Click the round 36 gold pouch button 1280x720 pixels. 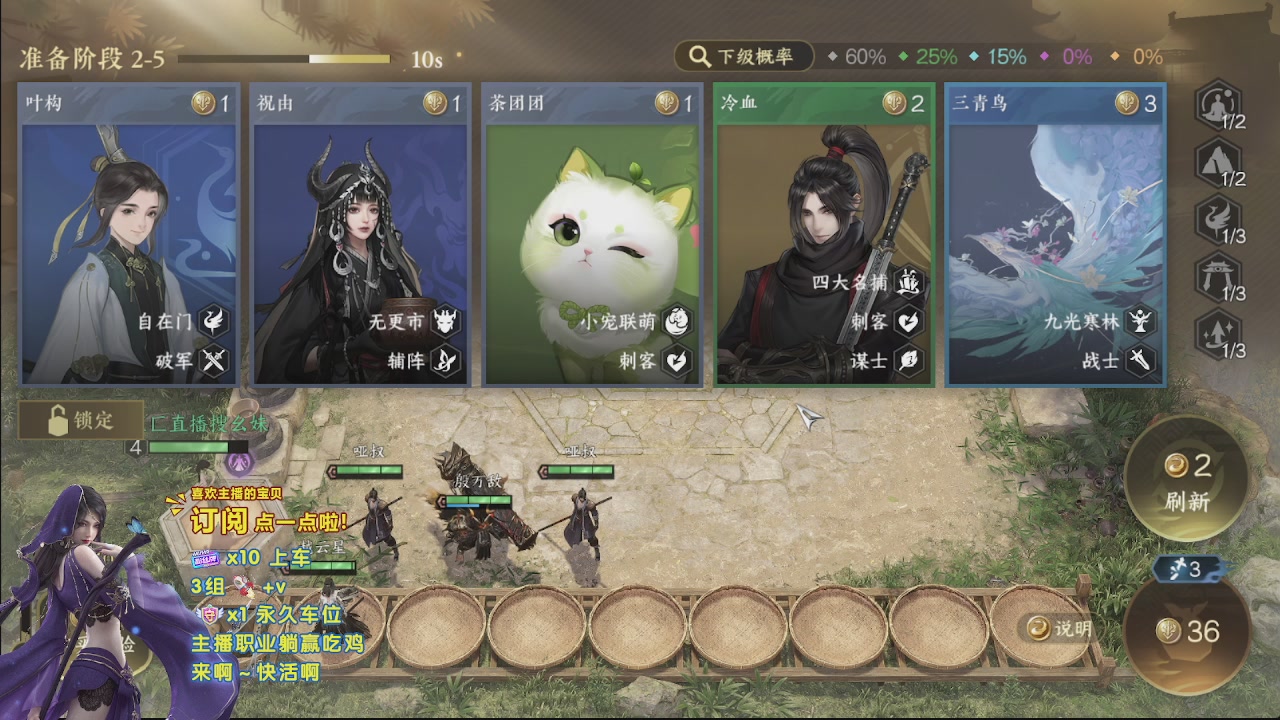[1187, 630]
